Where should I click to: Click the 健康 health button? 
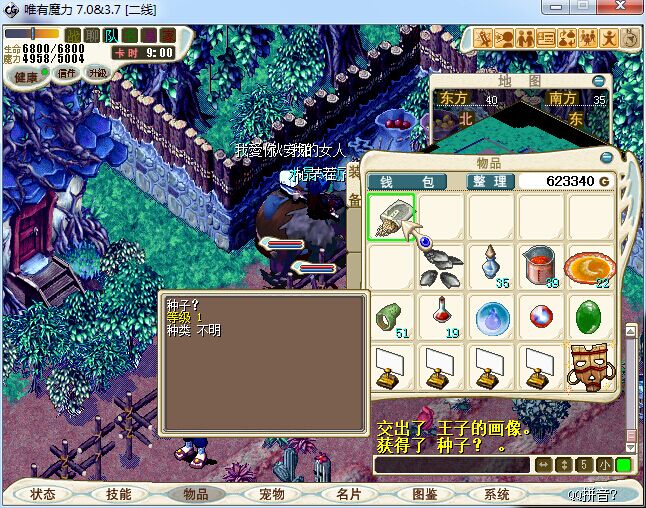(x=27, y=77)
